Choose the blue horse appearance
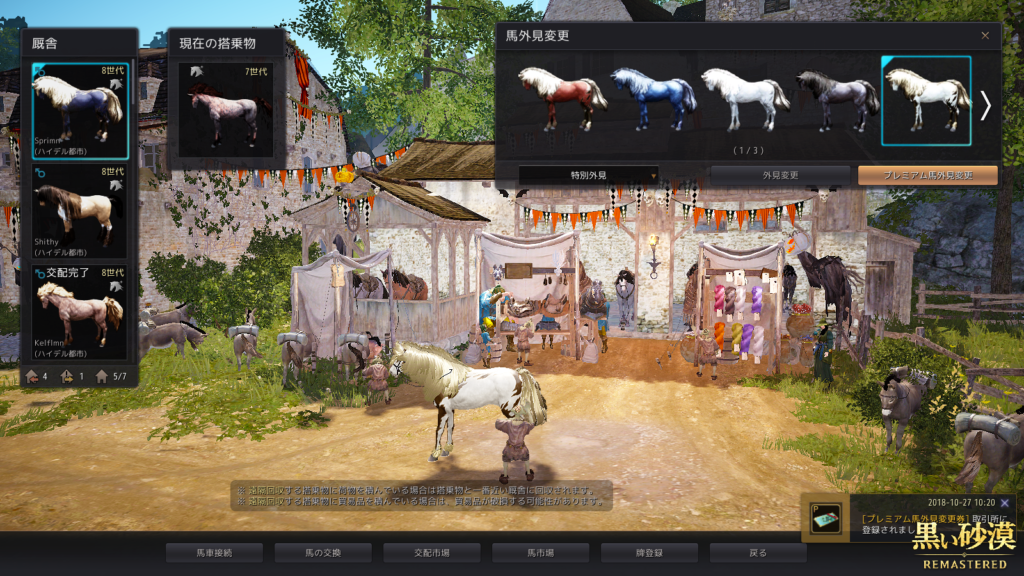Screen dimensions: 1024x576 click(x=653, y=98)
